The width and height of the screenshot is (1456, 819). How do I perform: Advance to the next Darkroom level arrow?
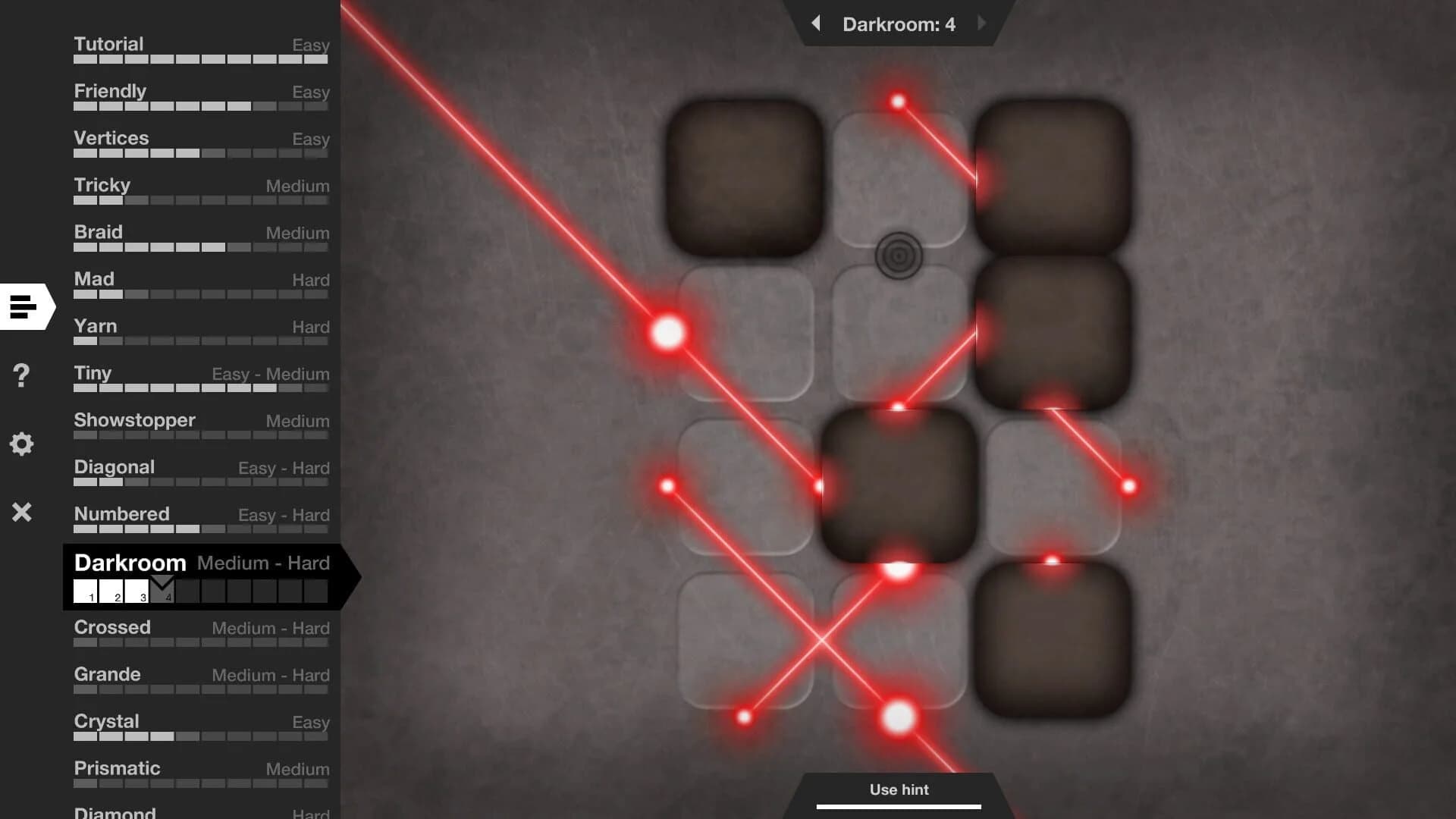(x=982, y=24)
